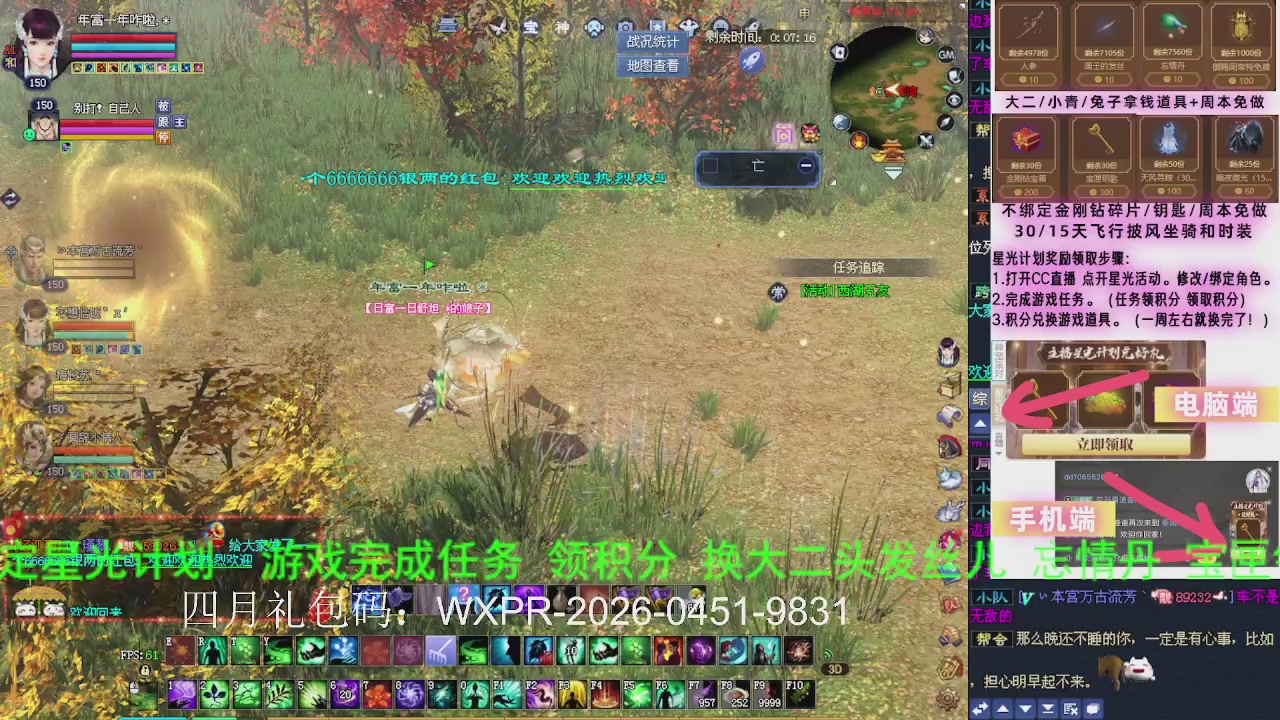Click the 宝 treasure icon at the top
Viewport: 1280px width, 720px height.
(x=532, y=27)
